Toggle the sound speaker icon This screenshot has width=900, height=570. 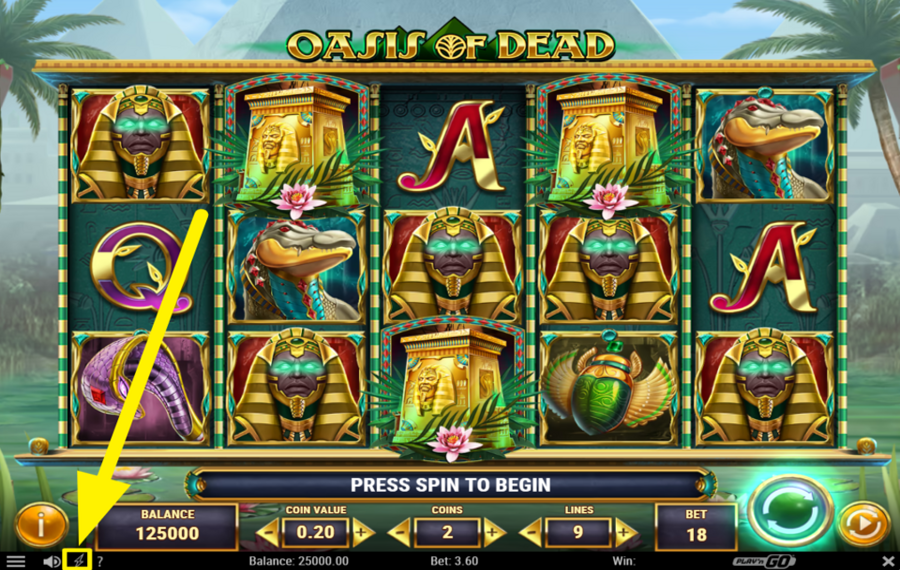[x=51, y=561]
